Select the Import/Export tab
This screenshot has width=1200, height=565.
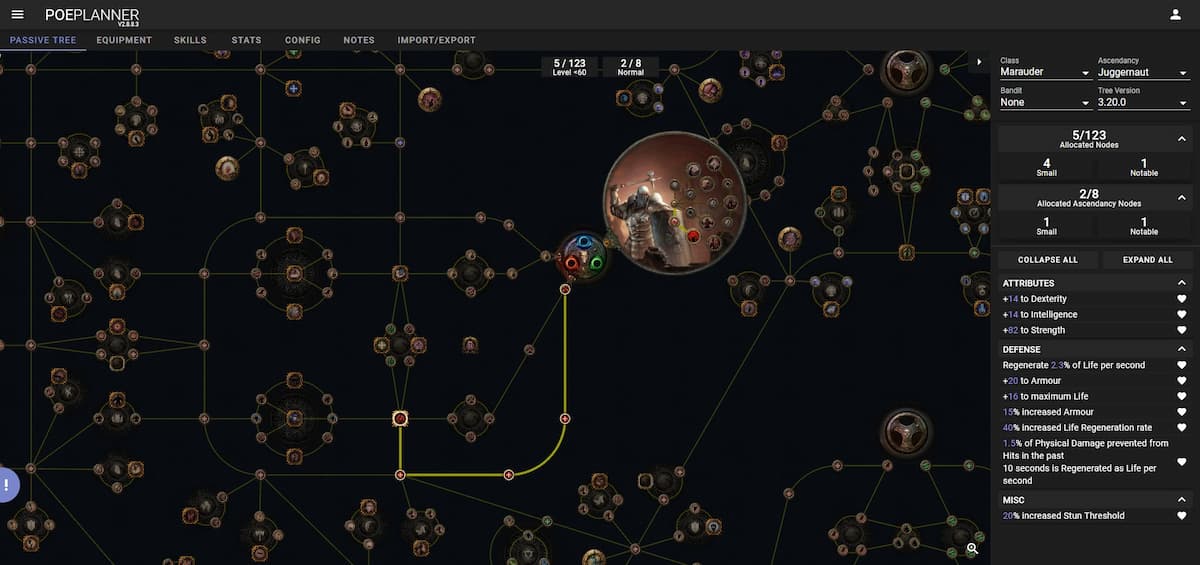pyautogui.click(x=436, y=40)
